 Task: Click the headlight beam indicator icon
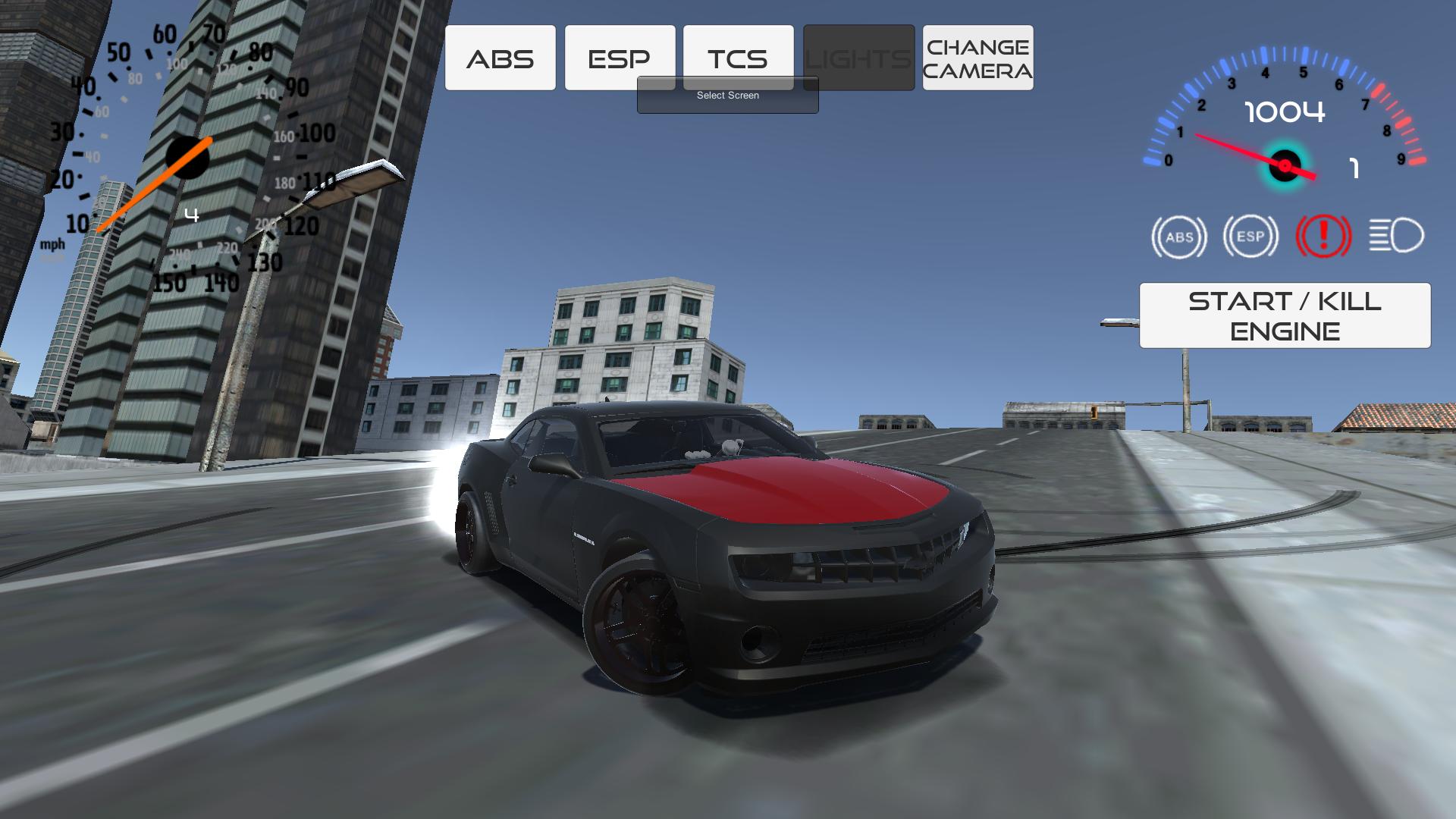(x=1398, y=237)
